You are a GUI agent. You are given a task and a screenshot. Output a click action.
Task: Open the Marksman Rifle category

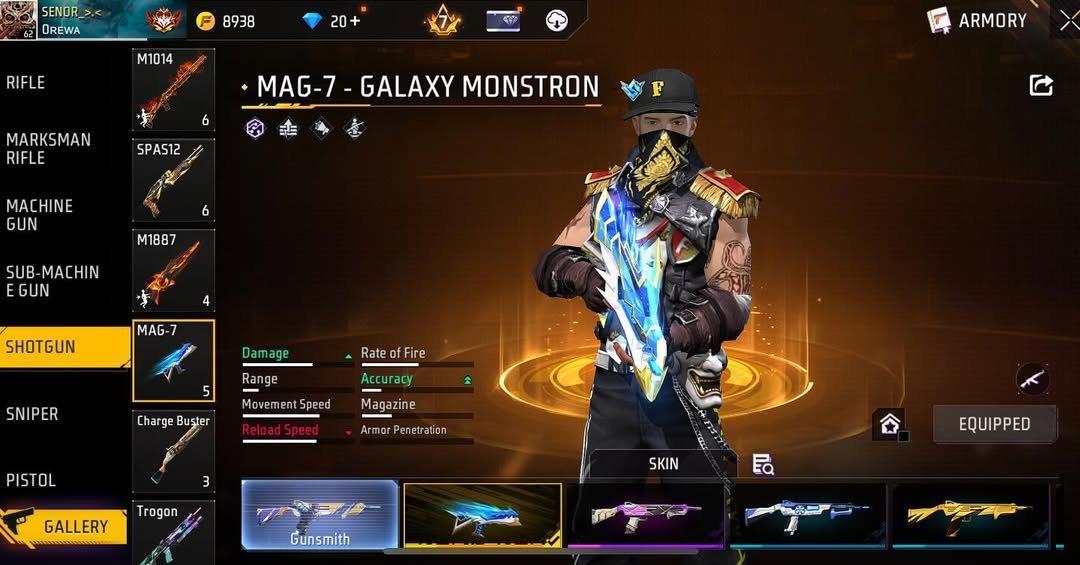(x=48, y=149)
